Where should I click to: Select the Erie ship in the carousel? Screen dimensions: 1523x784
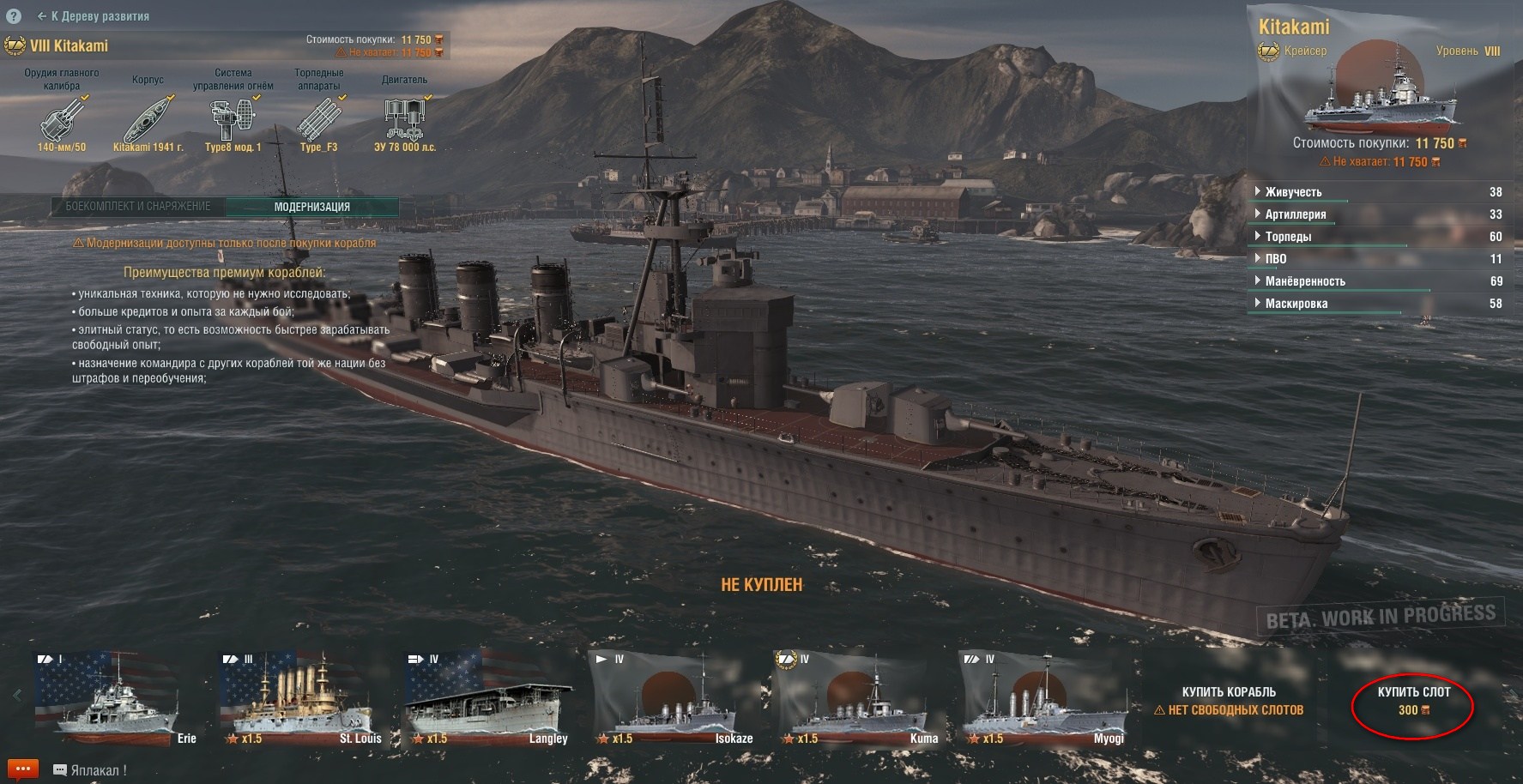116,699
